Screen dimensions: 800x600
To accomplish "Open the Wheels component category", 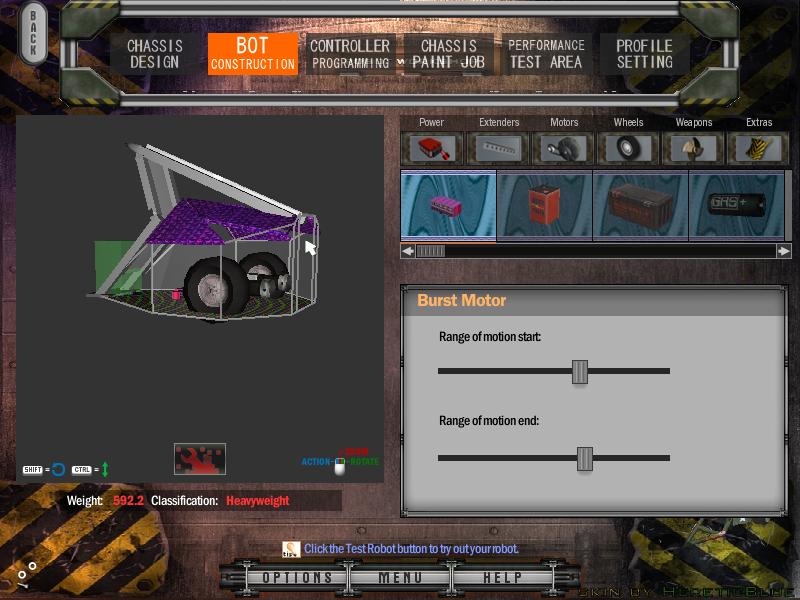I will (x=628, y=148).
